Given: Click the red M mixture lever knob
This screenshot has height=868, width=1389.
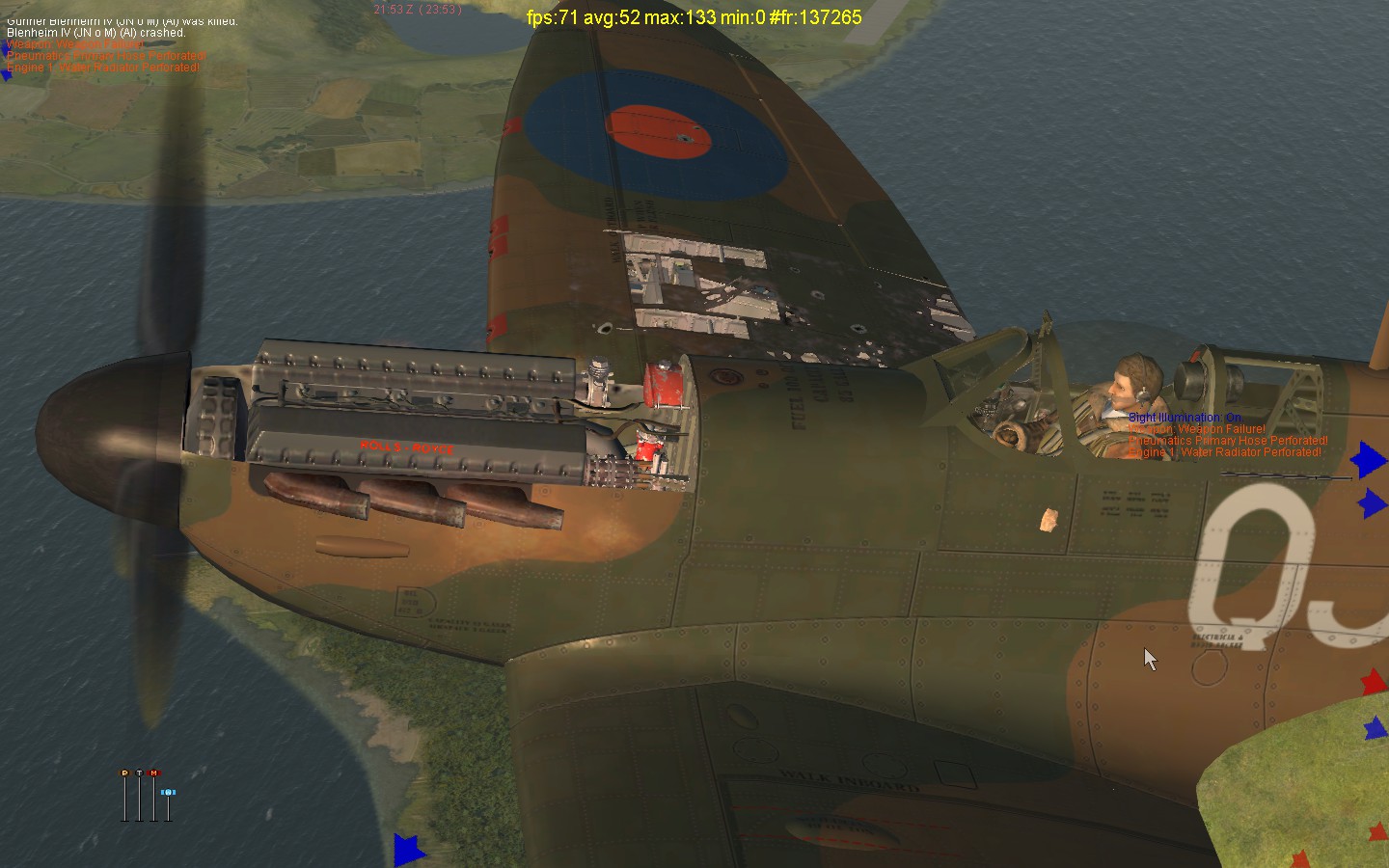Looking at the screenshot, I should (x=154, y=773).
